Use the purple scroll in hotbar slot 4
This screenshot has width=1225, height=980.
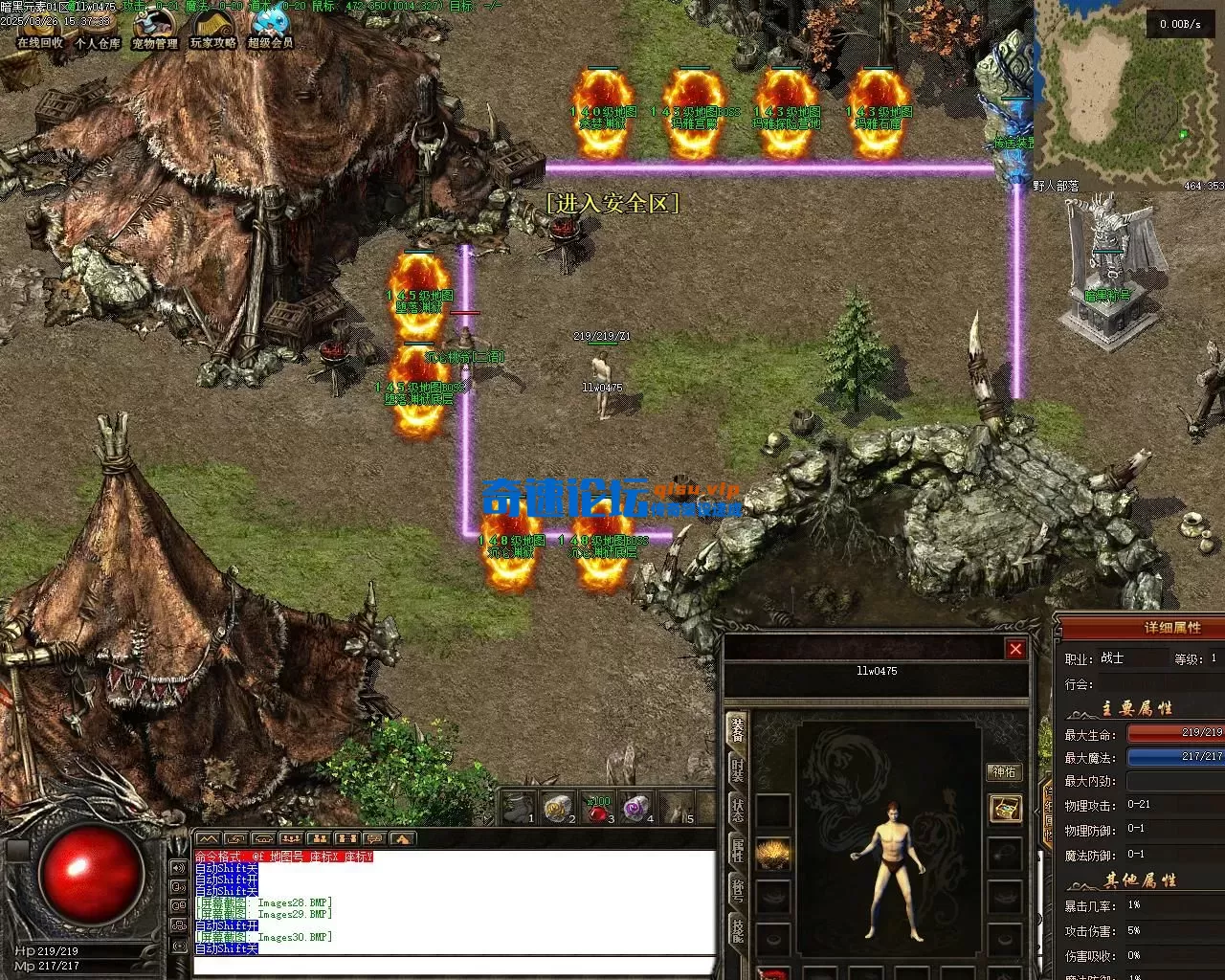[635, 810]
